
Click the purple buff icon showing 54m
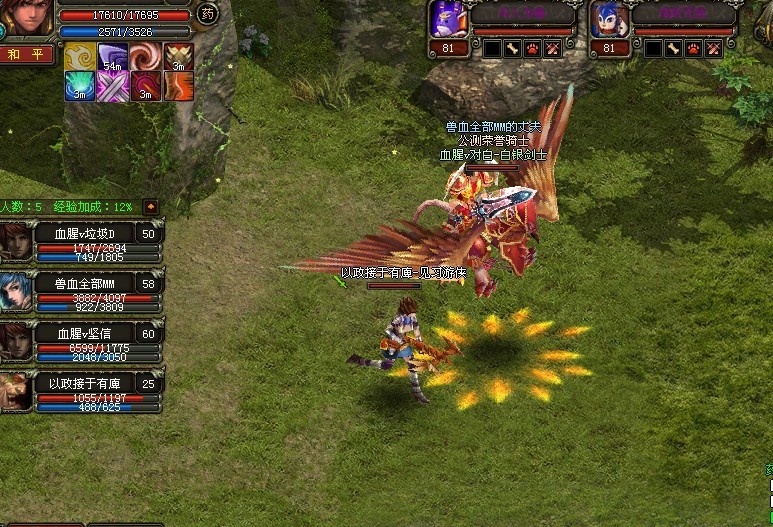112,57
